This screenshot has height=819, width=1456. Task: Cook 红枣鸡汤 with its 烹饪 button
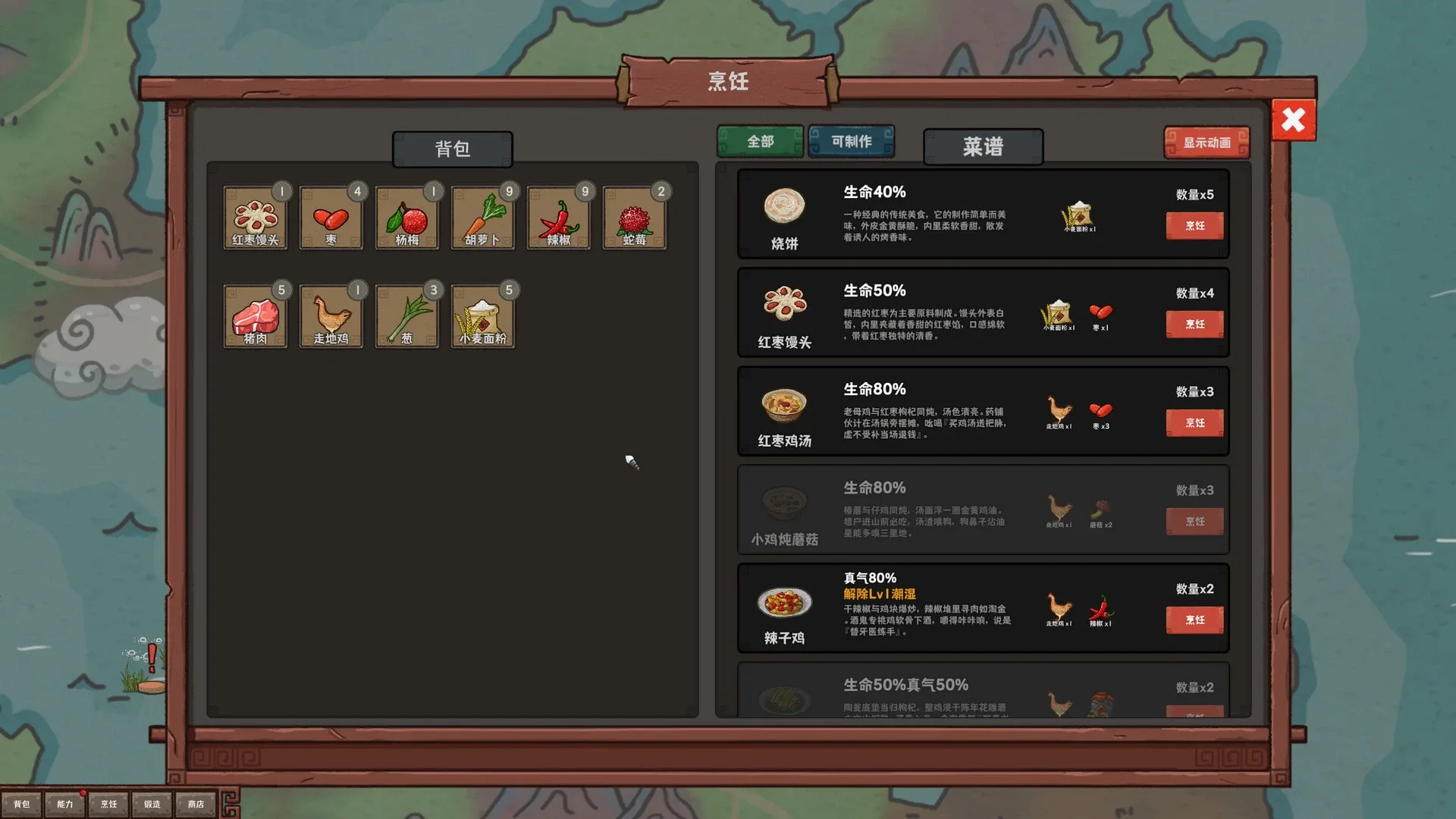point(1194,422)
